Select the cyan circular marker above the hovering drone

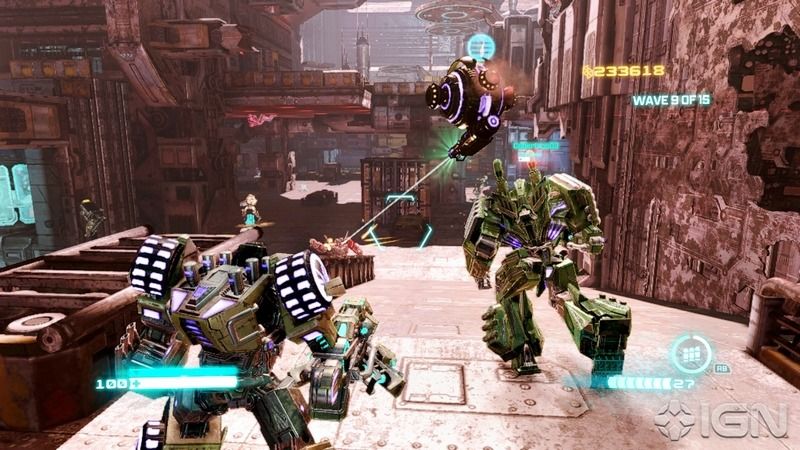pyautogui.click(x=481, y=47)
